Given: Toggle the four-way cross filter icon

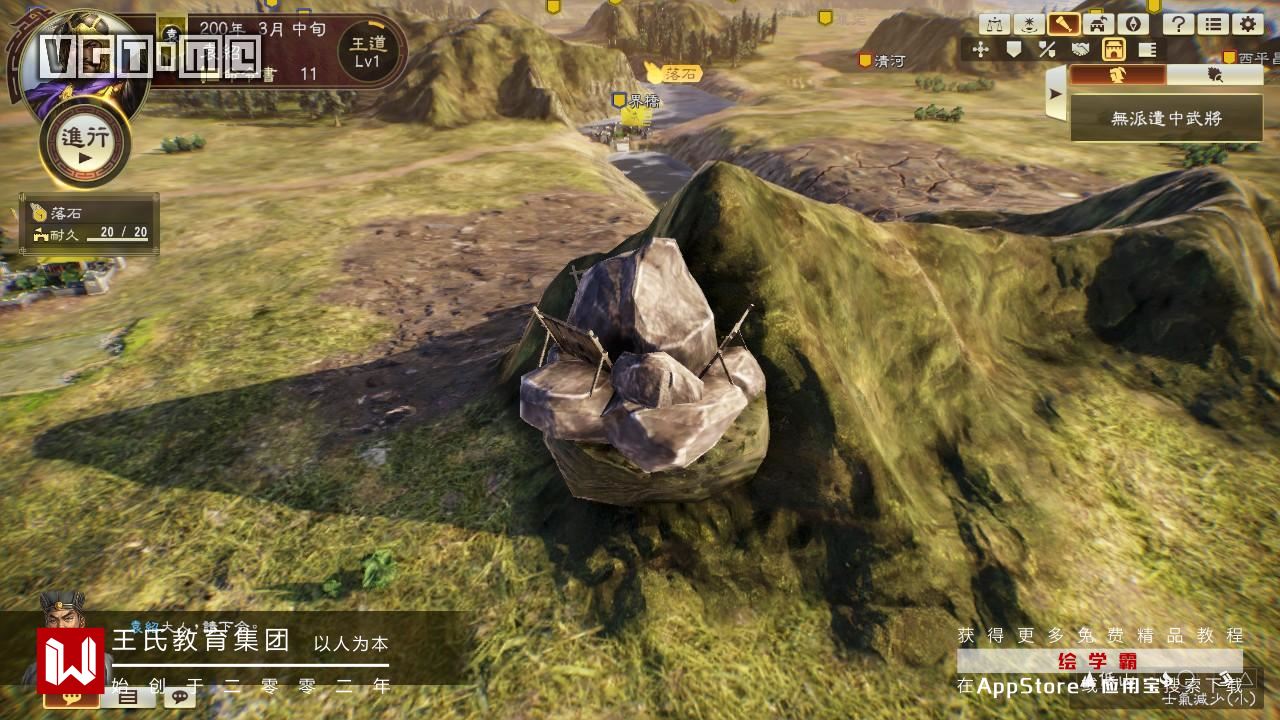Looking at the screenshot, I should 980,49.
